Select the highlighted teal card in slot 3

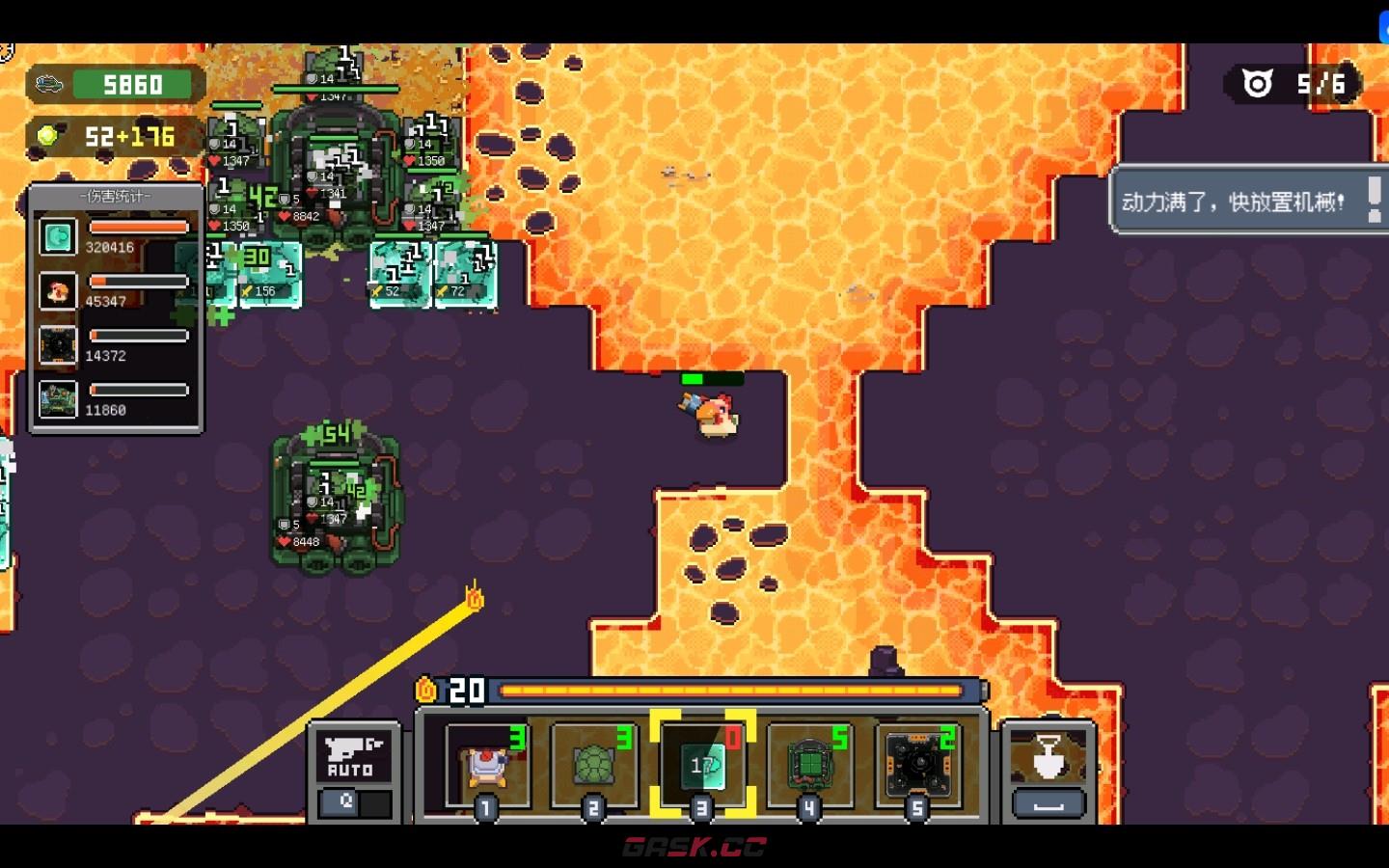[x=702, y=766]
